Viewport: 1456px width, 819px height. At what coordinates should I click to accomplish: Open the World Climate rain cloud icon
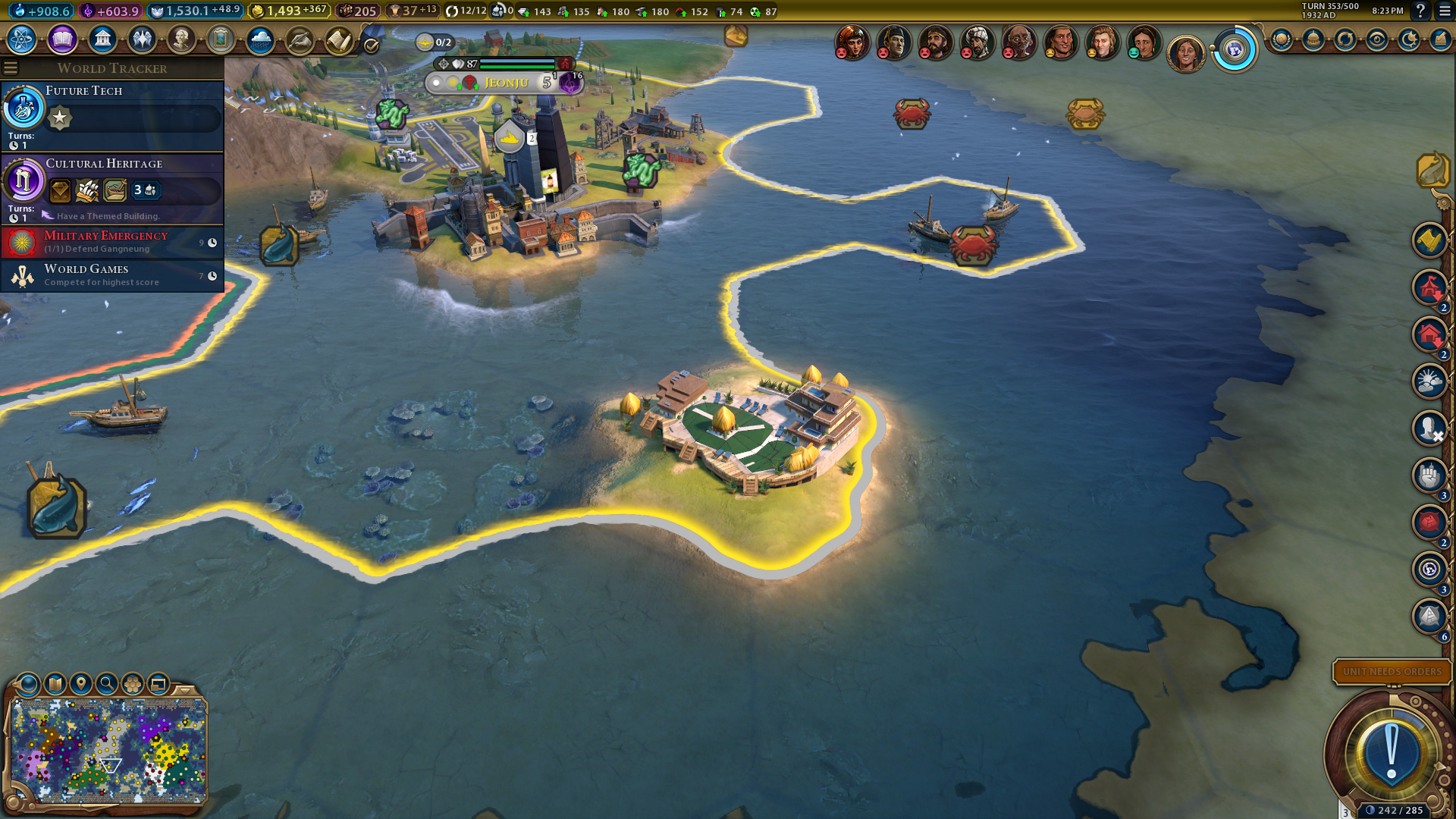pos(260,39)
